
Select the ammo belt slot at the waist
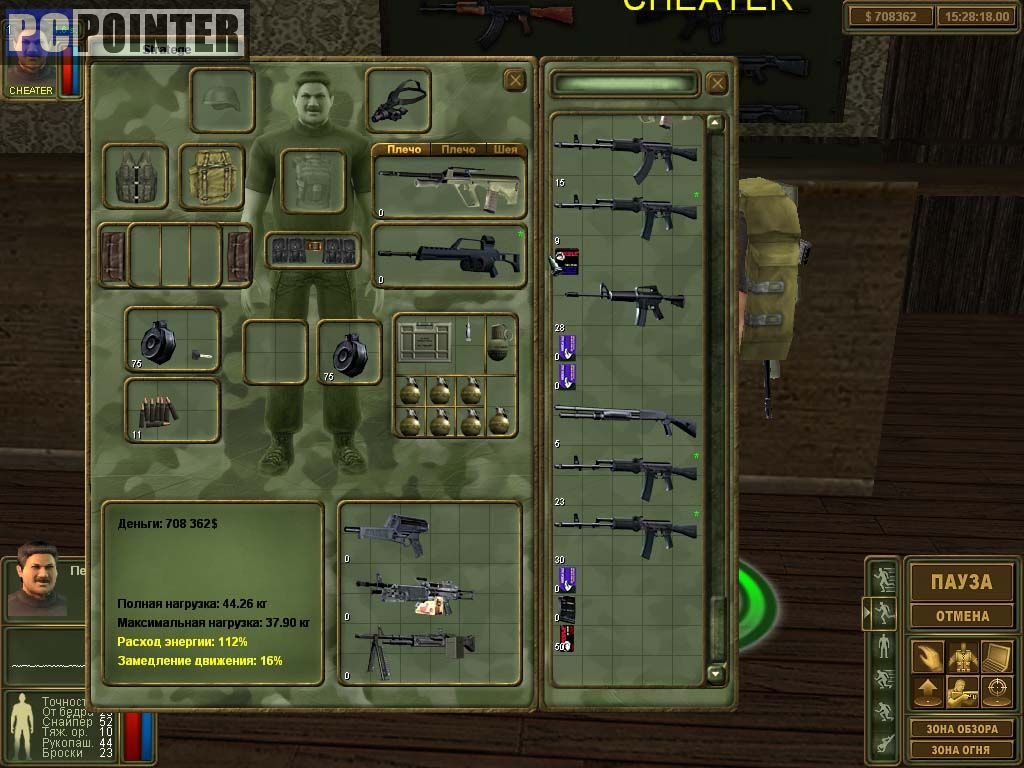[313, 249]
